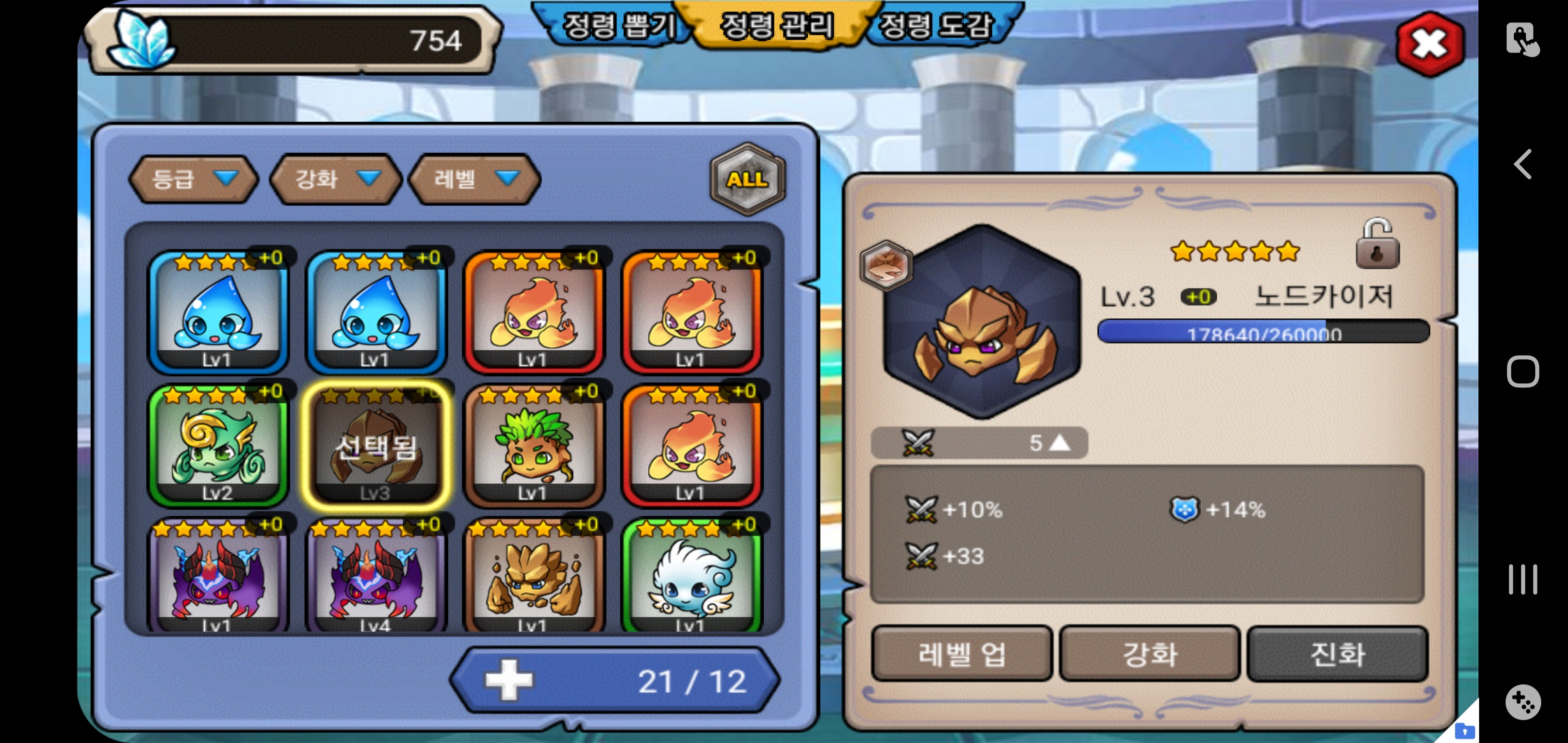Toggle the padlock on 노드카이저
This screenshot has width=1568, height=743.
coord(1377,246)
